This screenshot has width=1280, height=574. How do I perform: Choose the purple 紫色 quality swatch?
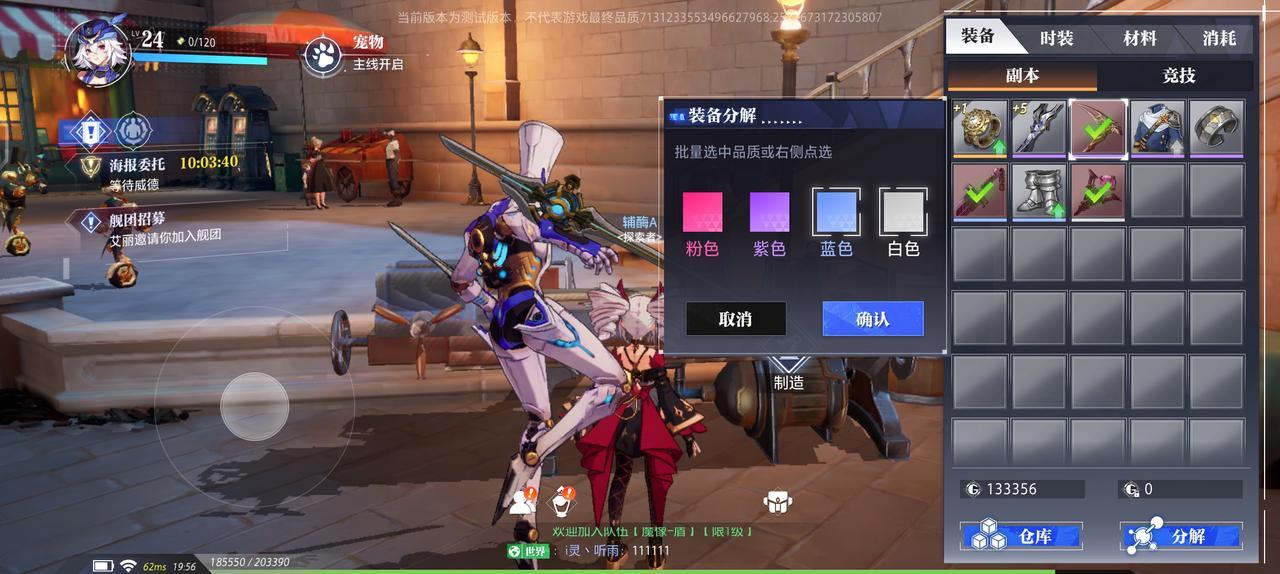point(769,212)
